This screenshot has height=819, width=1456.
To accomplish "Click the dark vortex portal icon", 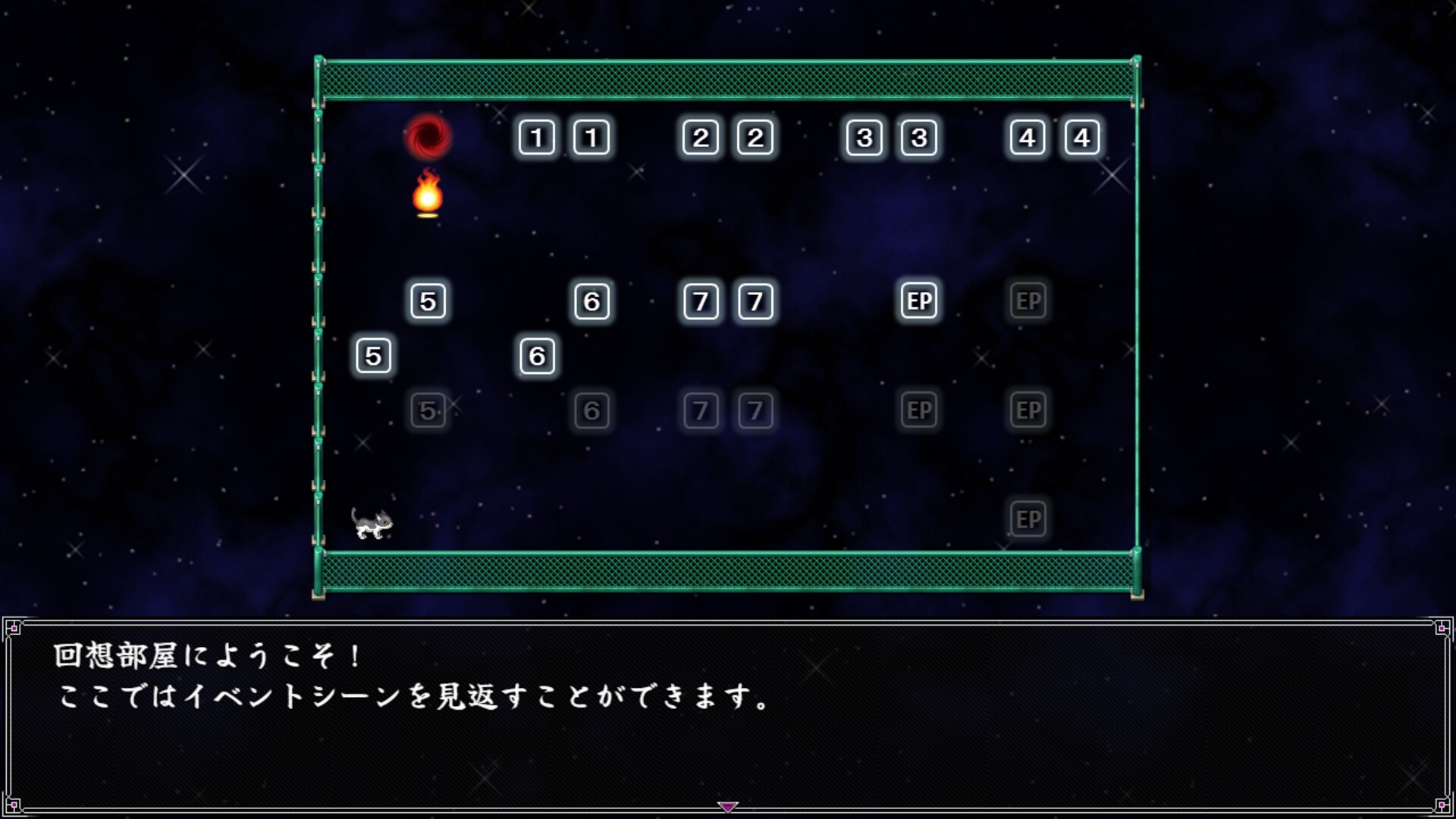I will (x=428, y=137).
